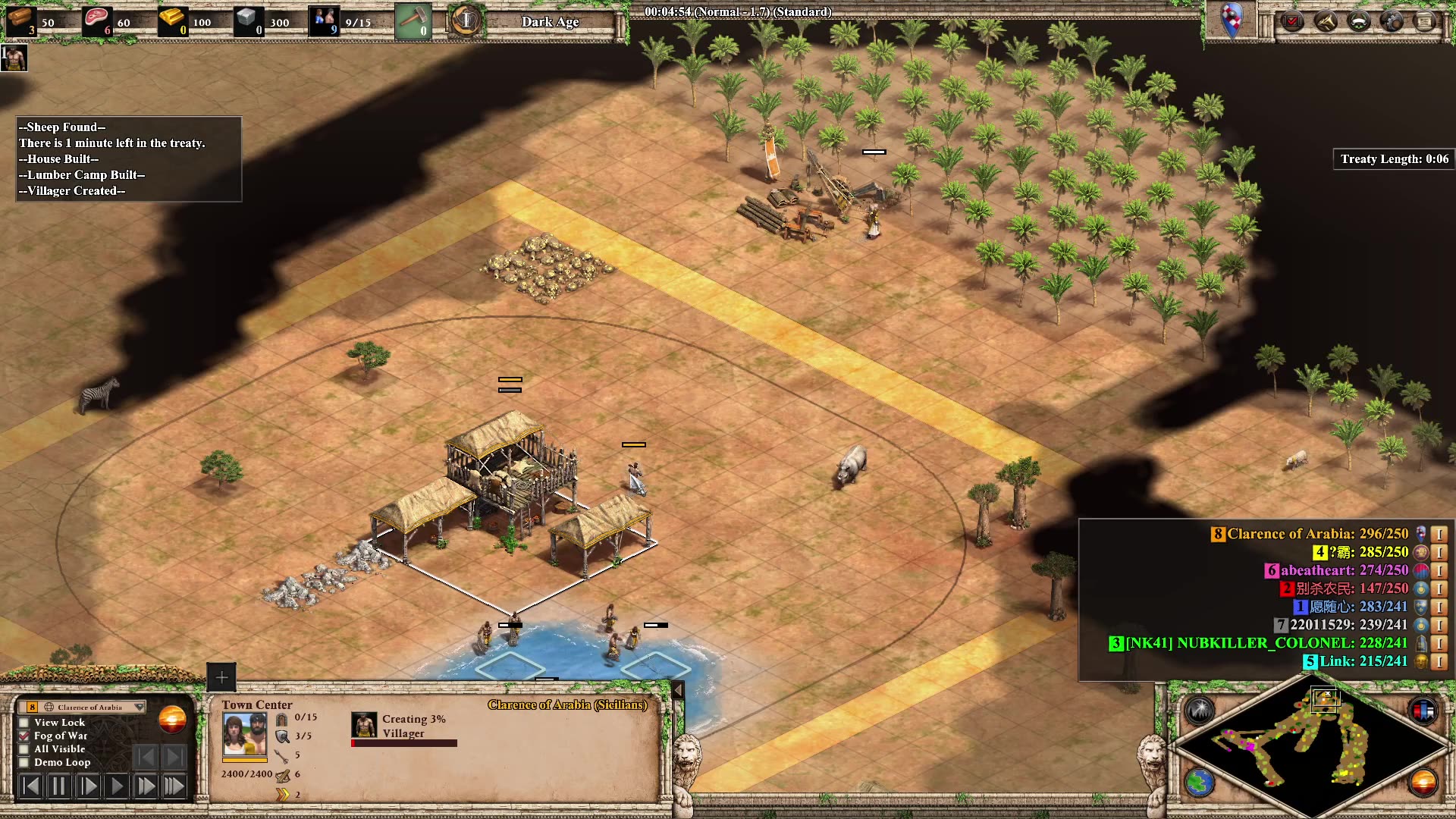Open the gear settings menu icon
Screen dimensions: 1456x819
point(1392,21)
